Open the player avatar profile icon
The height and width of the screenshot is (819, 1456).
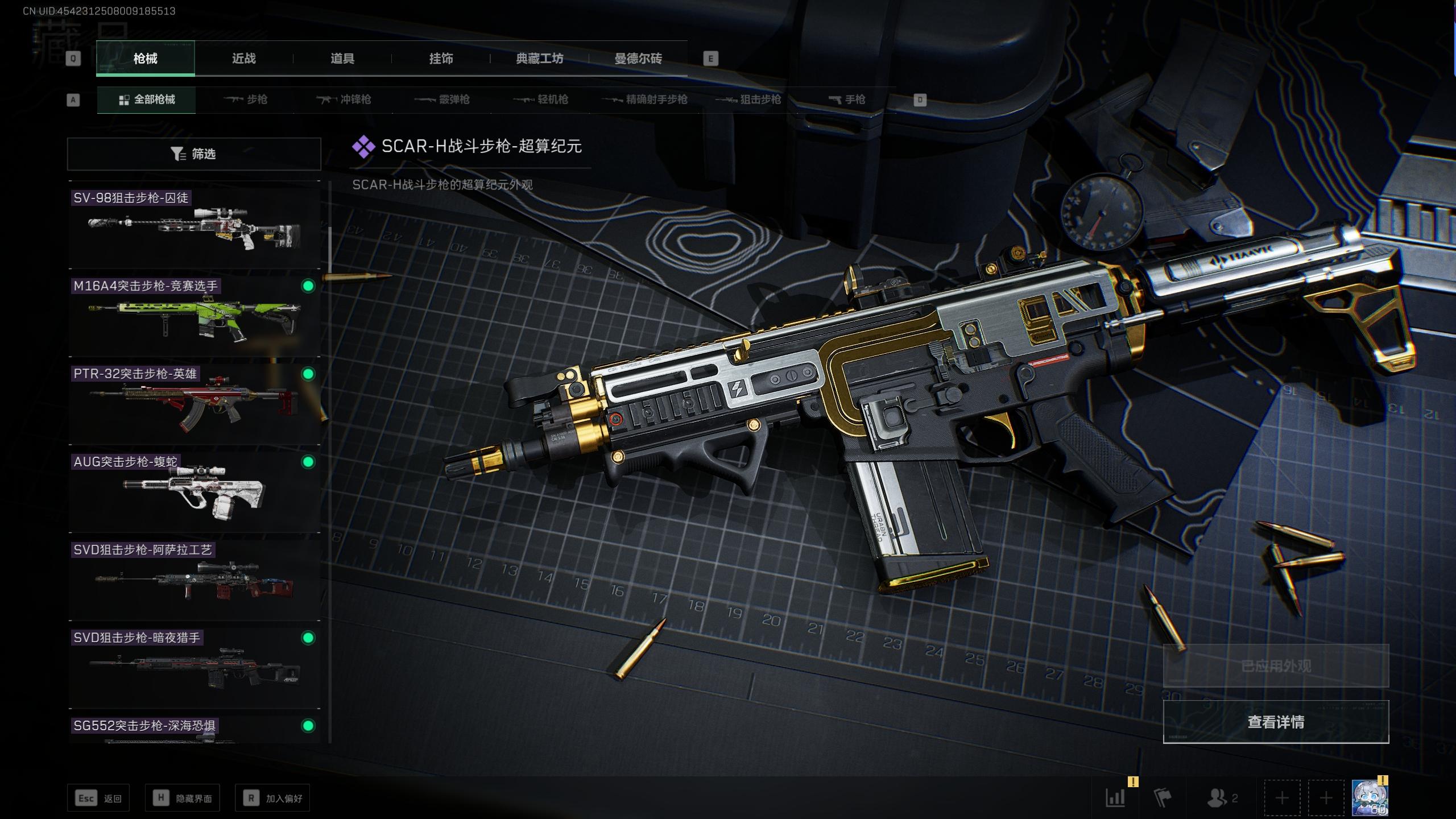(x=1368, y=799)
